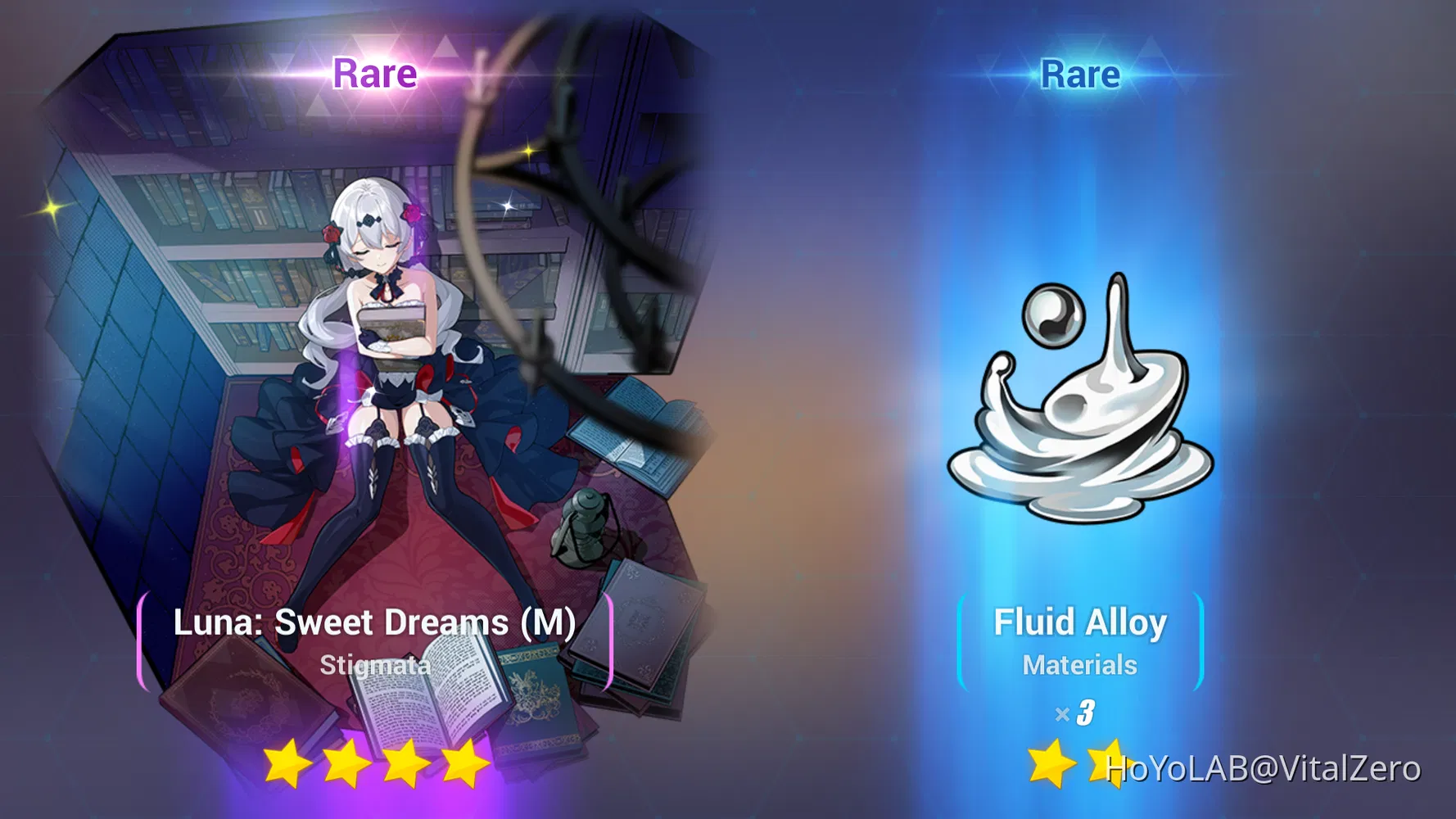Open the Luna: Sweet Dreams (M) name label
Viewport: 1456px width, 819px height.
[375, 622]
